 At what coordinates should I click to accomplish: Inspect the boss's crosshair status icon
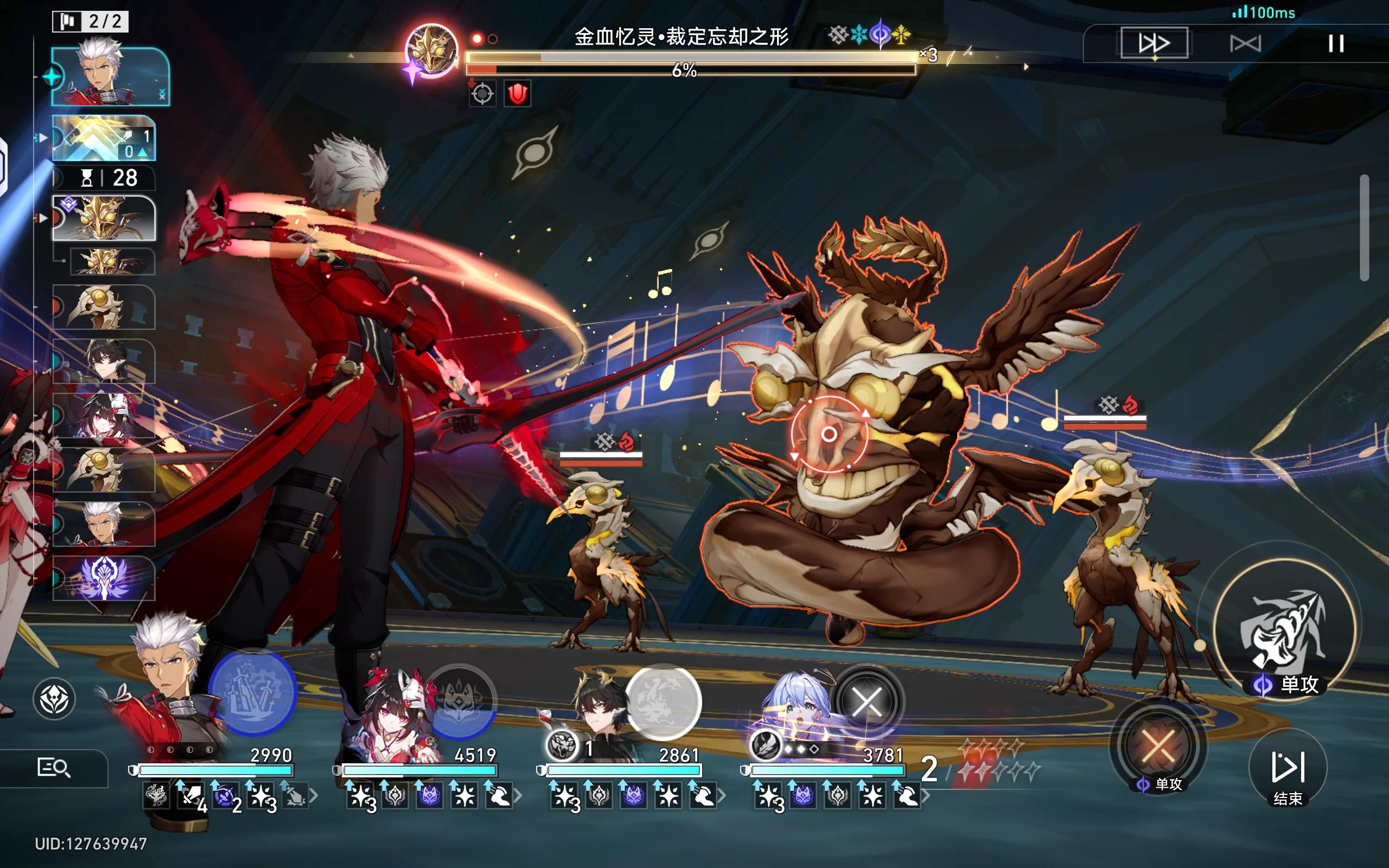pos(482,93)
